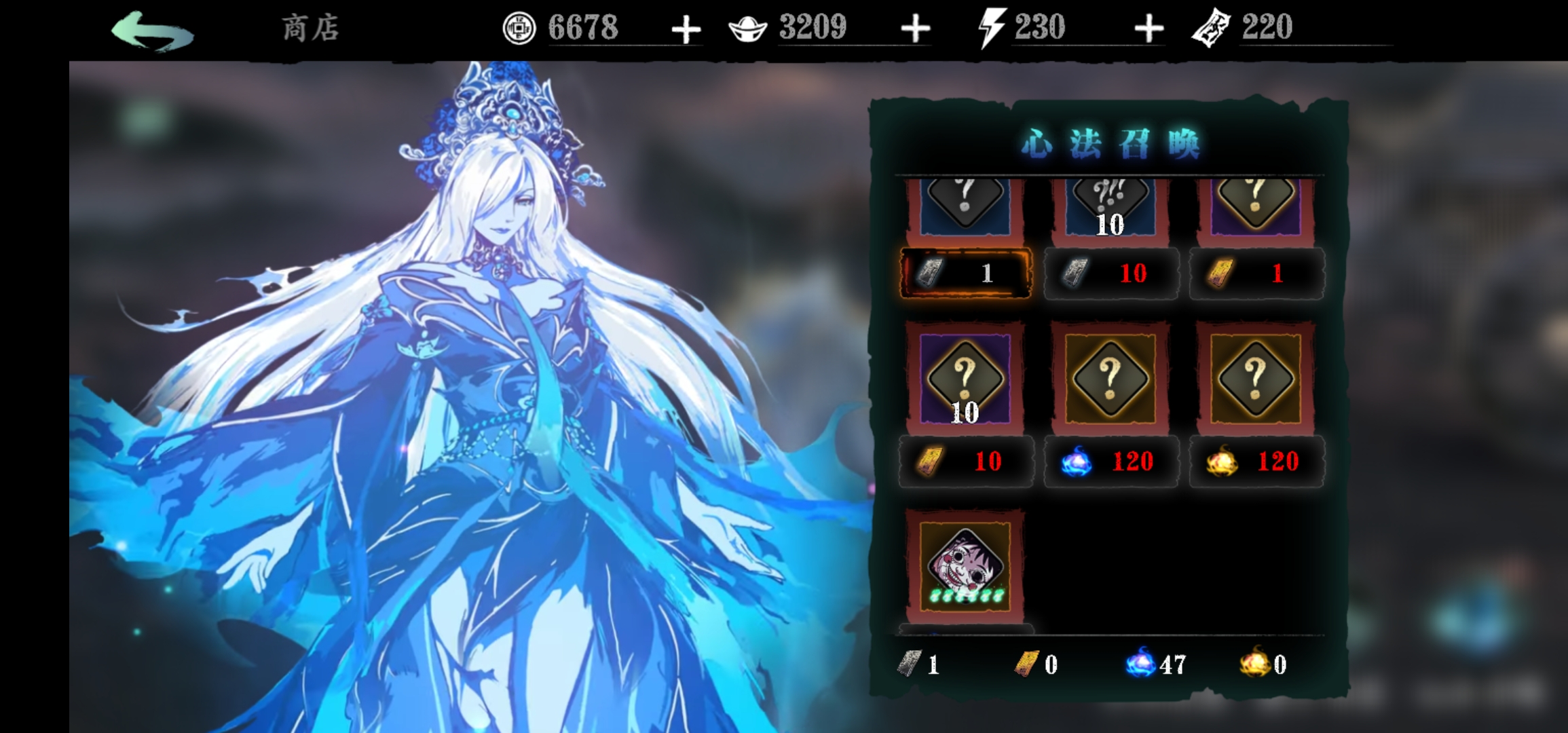Go back with the green arrow
1568x733 pixels.
click(153, 31)
